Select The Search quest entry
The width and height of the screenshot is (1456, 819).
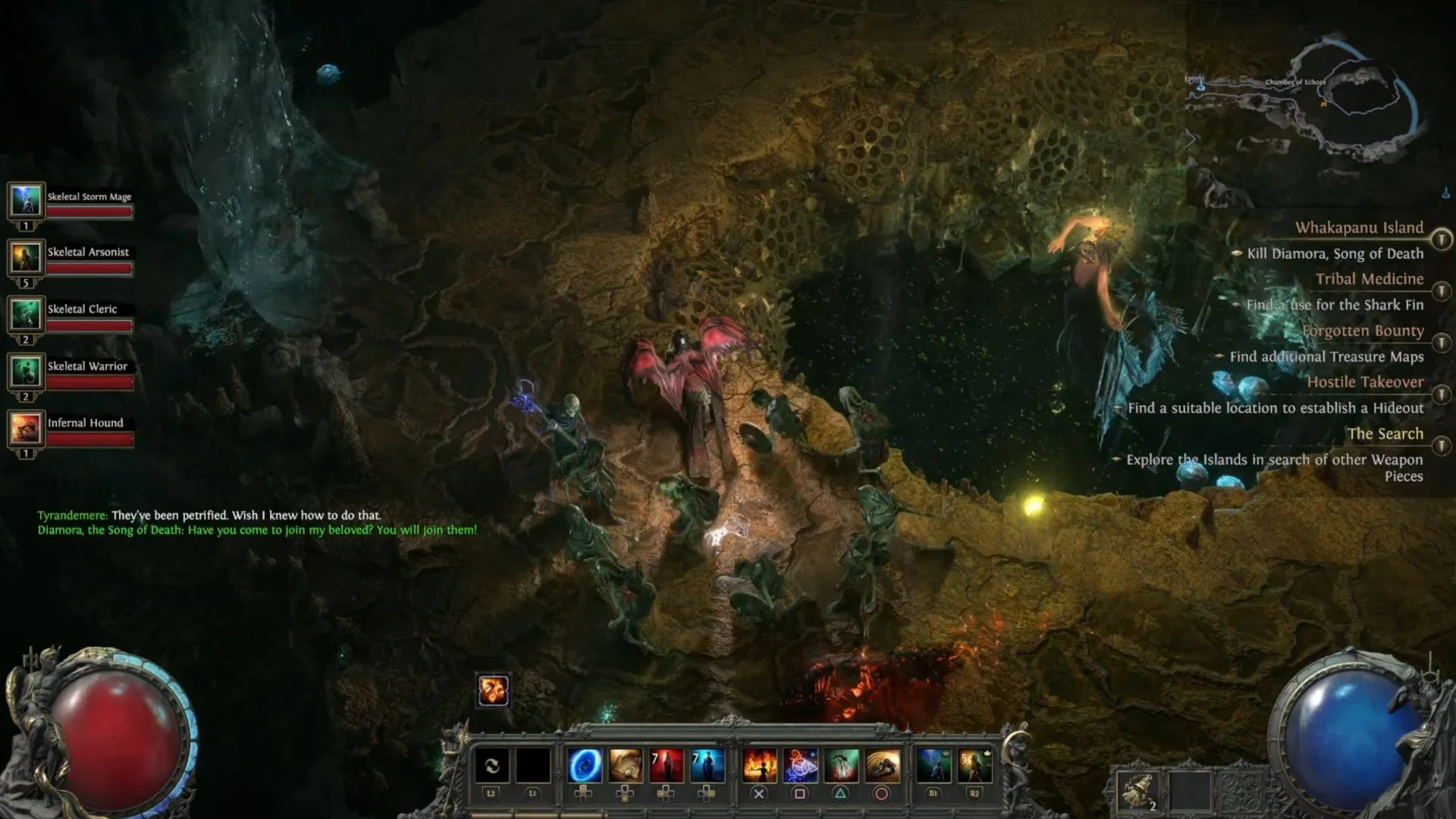click(x=1385, y=434)
